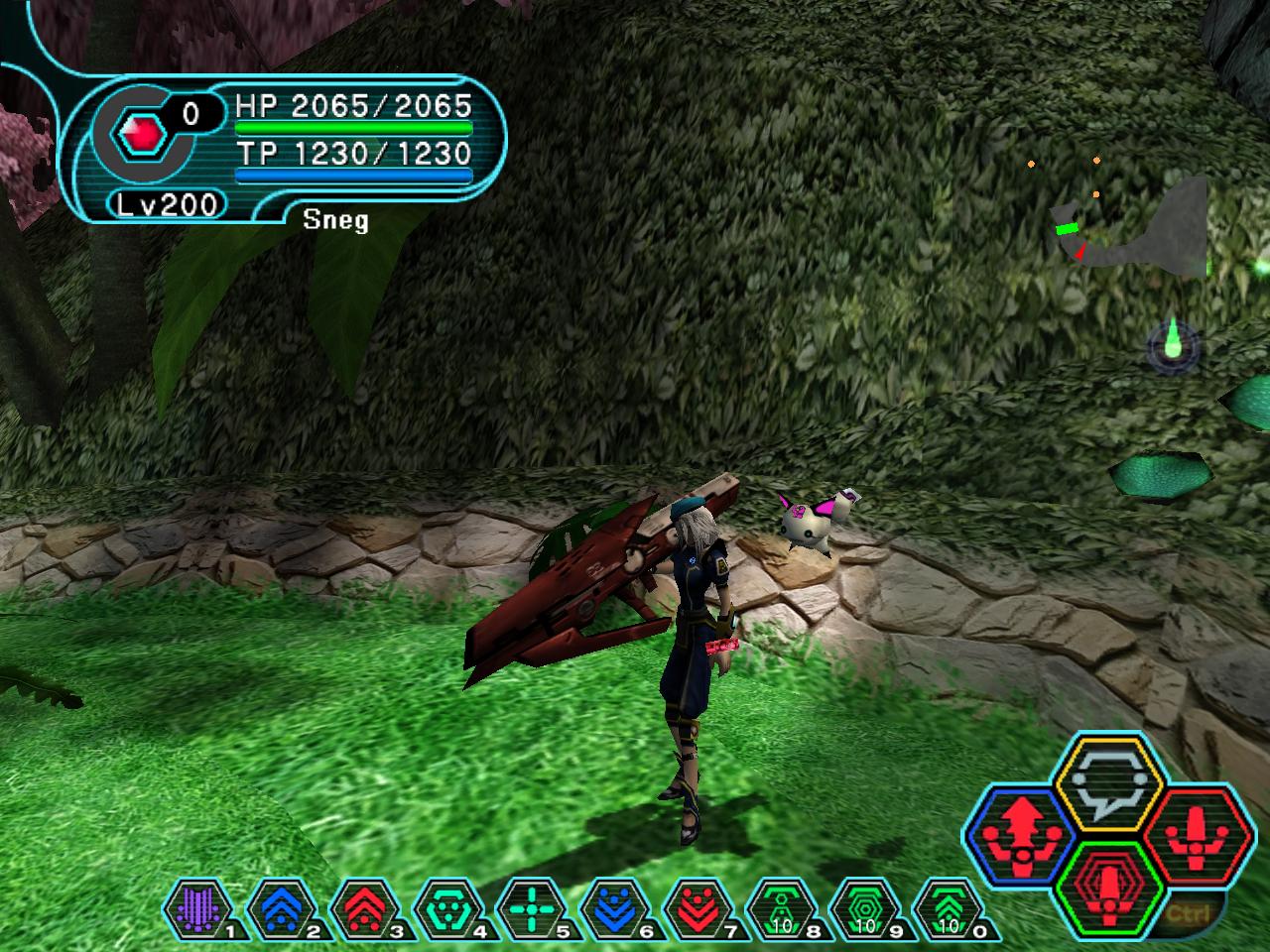Activate the green-bordered special attack action
Viewport: 1270px width, 952px height.
click(x=1103, y=883)
